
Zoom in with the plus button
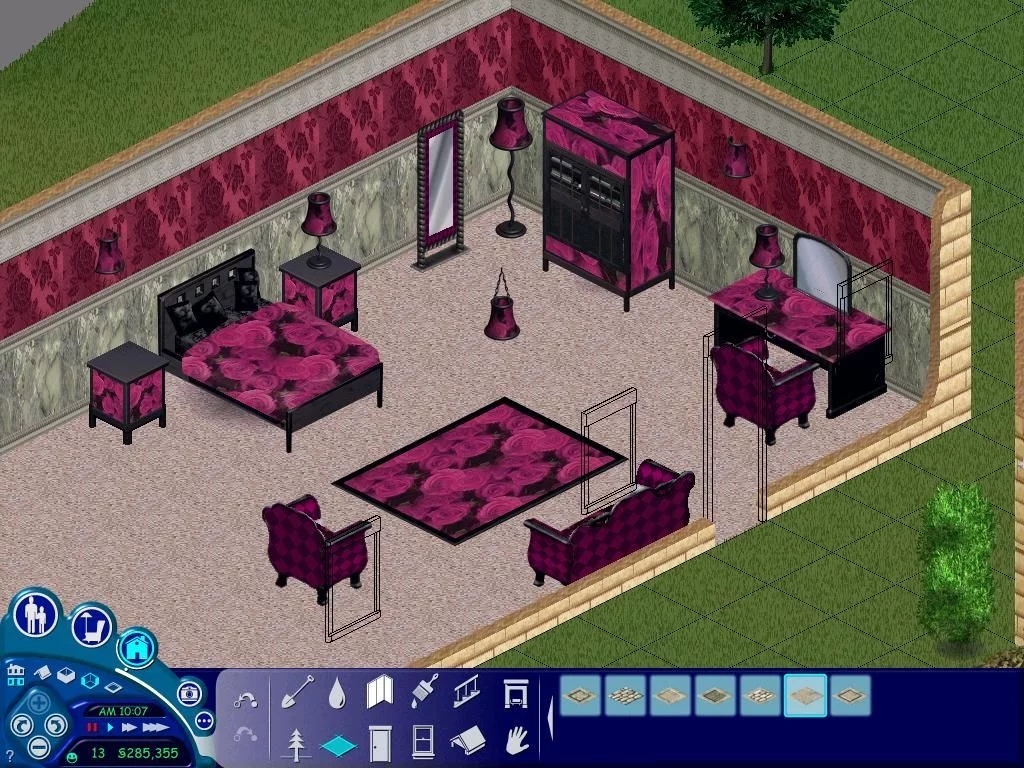(x=38, y=703)
